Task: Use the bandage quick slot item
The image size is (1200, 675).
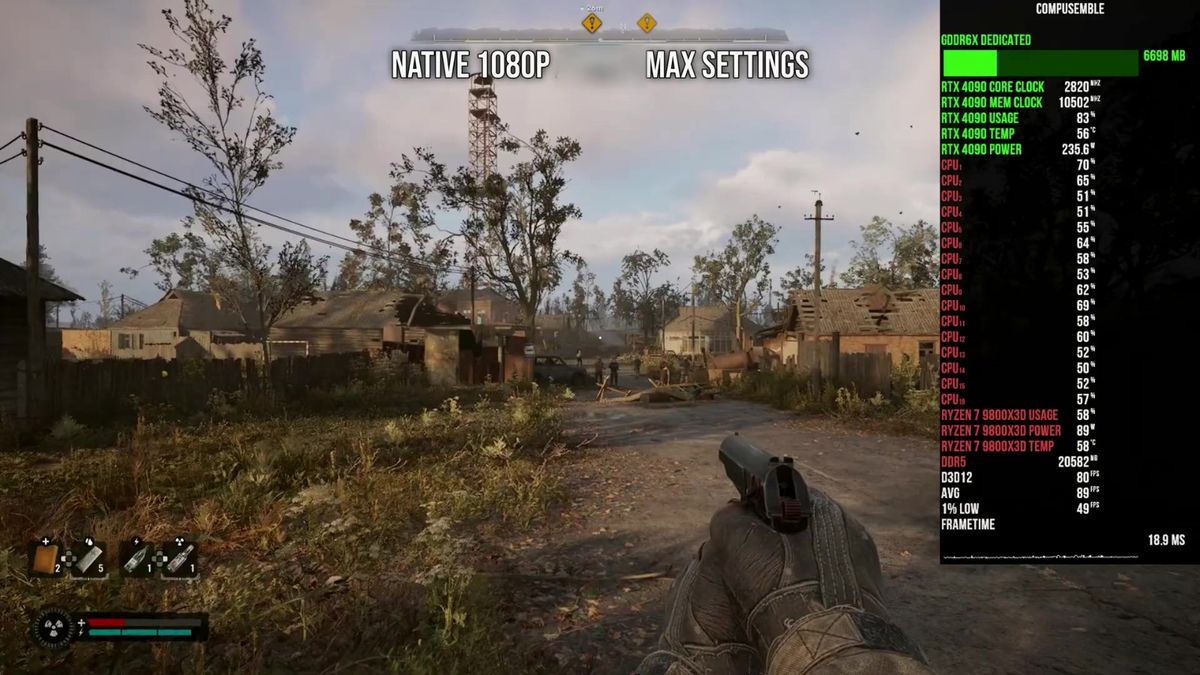Action: click(88, 558)
